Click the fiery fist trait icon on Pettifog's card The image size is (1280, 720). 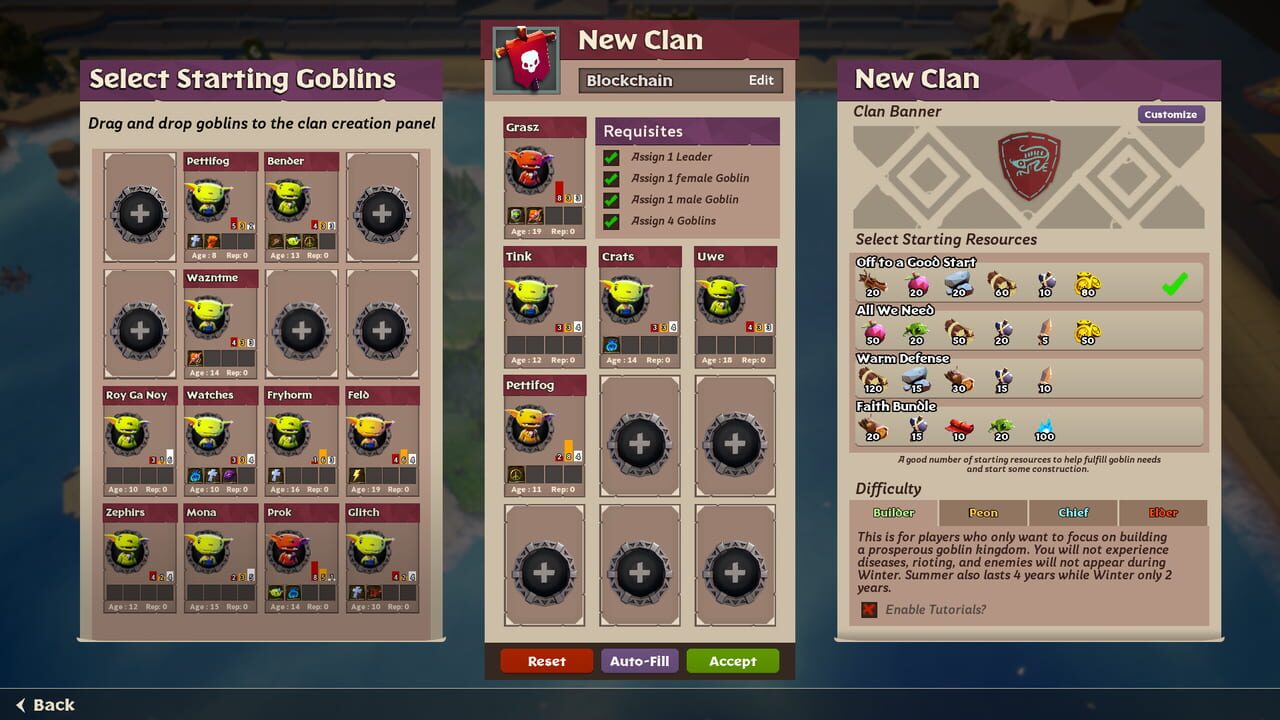[211, 241]
